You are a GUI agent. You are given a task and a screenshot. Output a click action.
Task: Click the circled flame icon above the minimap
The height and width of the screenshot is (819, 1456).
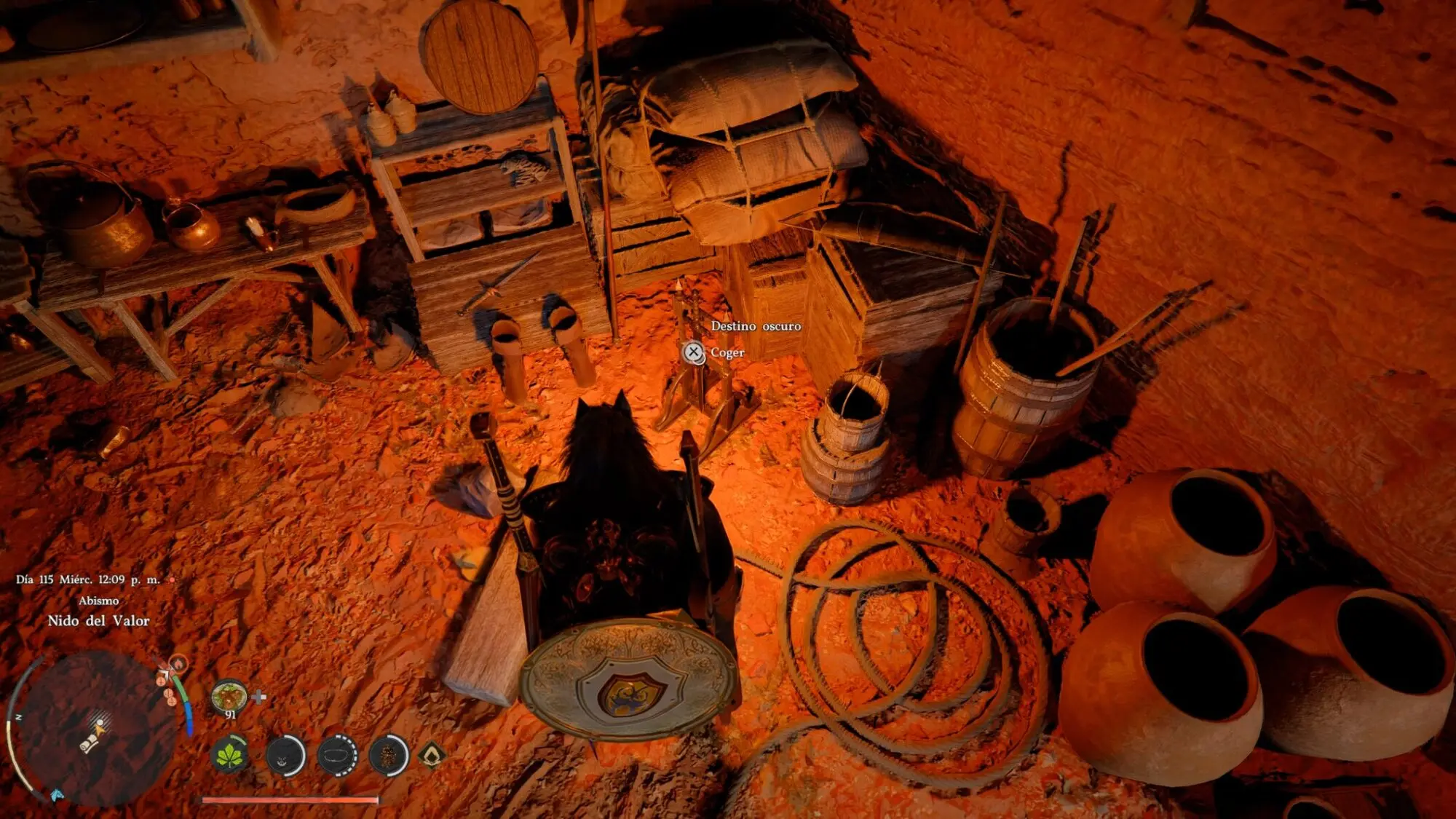coord(177,663)
